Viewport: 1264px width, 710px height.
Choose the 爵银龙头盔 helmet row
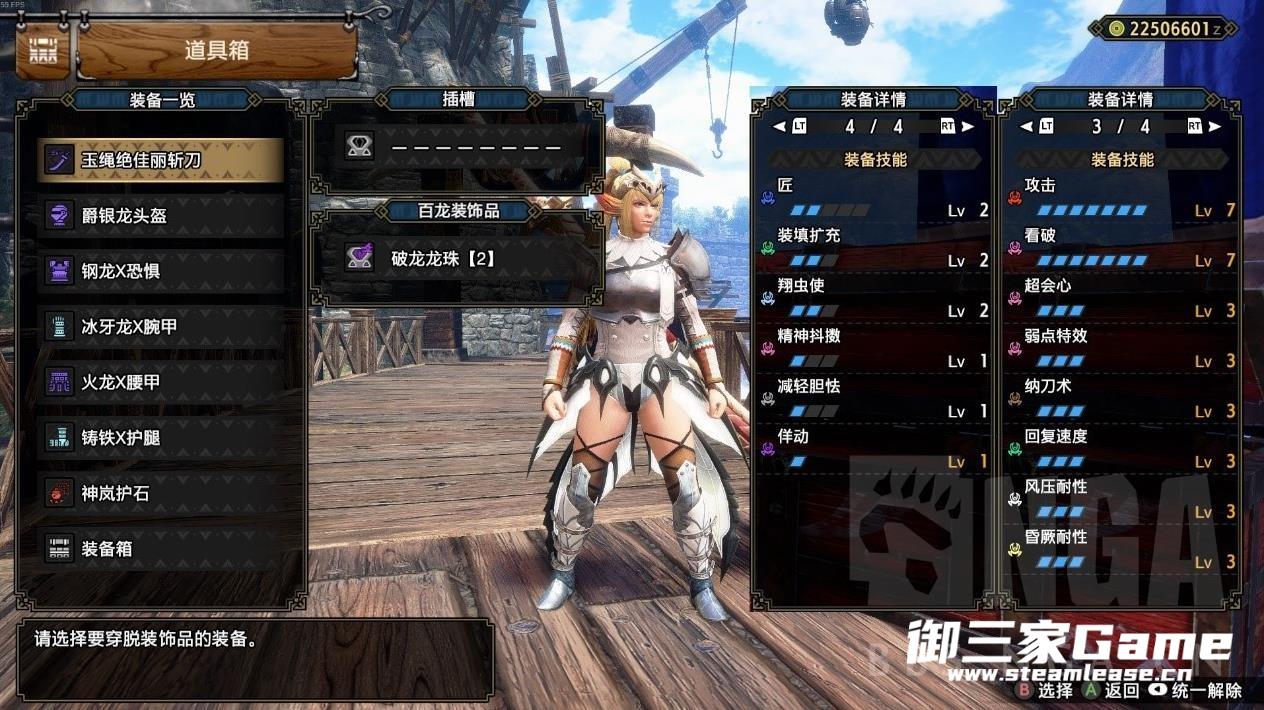[160, 216]
